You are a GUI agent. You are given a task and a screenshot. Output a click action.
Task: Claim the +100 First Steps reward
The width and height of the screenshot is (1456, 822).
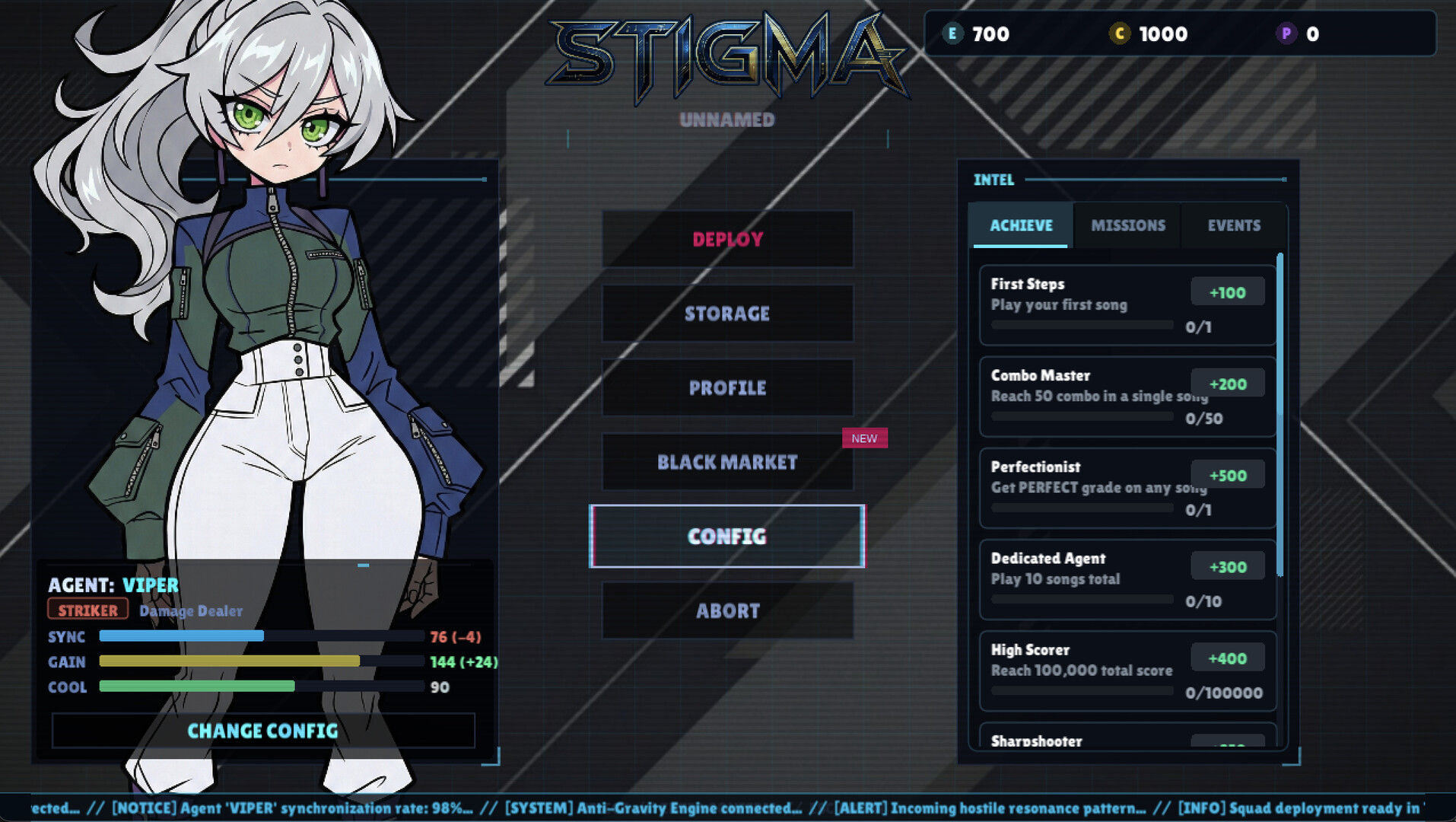(1227, 291)
